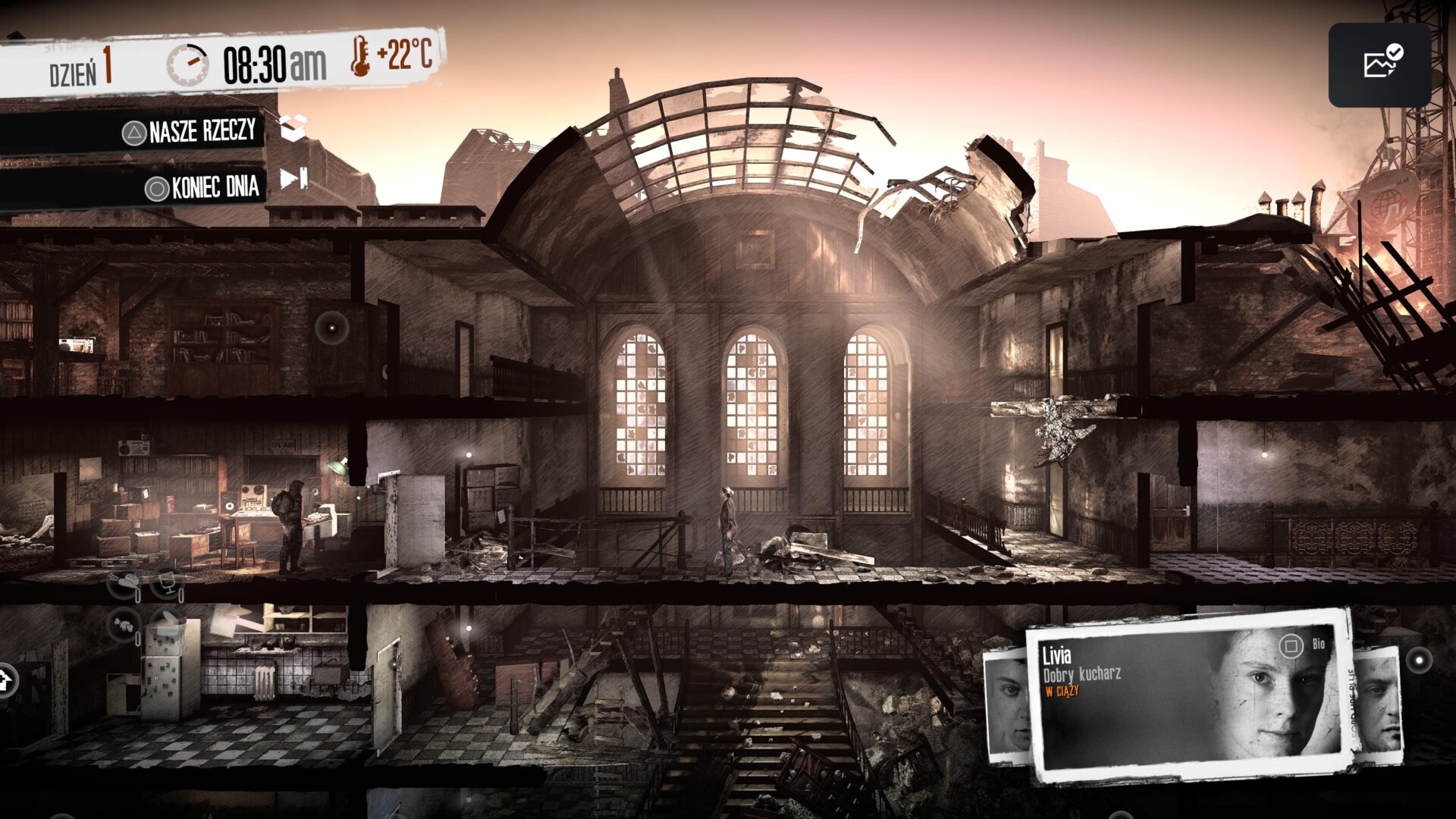Select the drink glass icon

(x=165, y=583)
